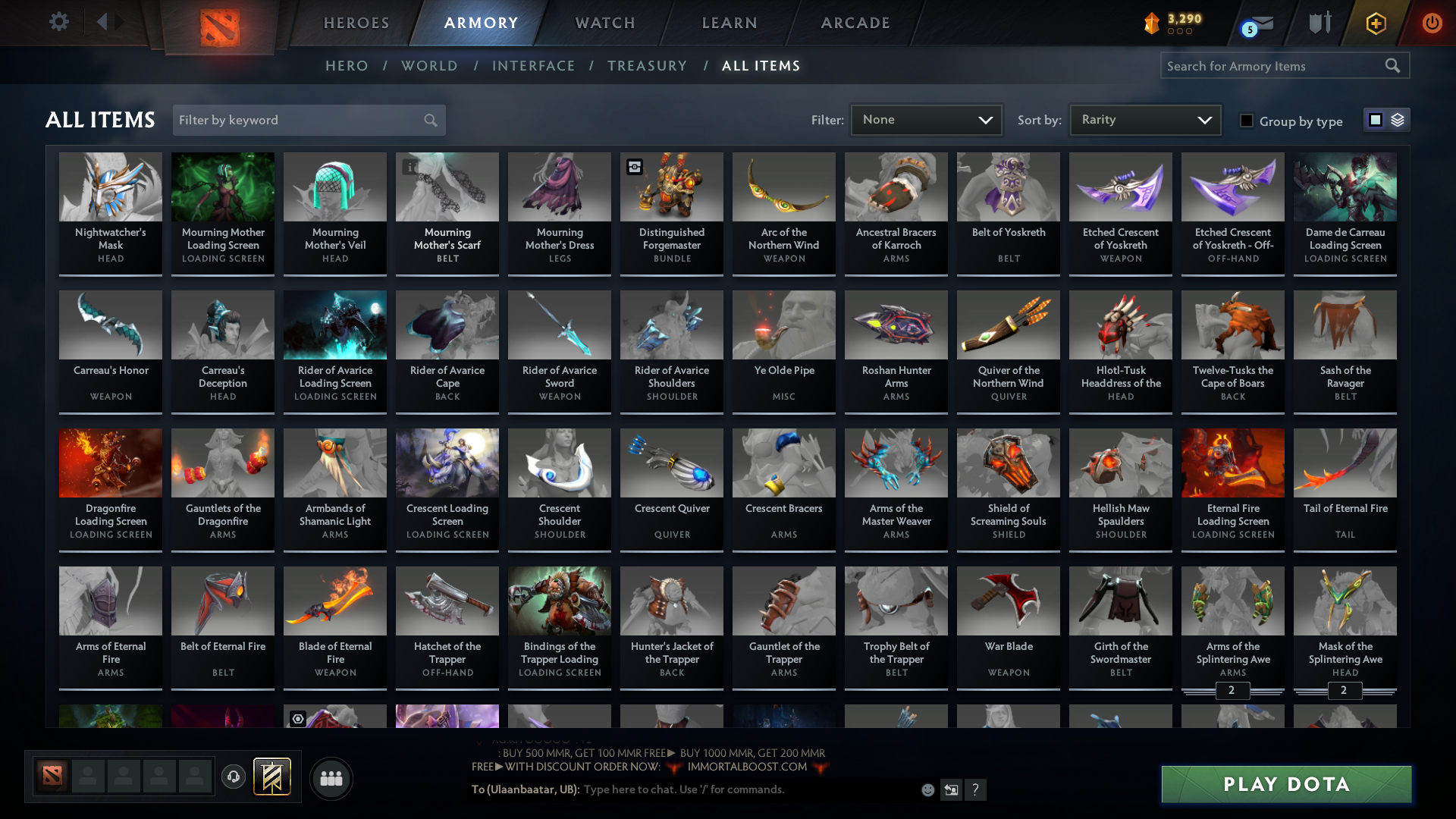Switch to stacked list view mode

[1396, 120]
